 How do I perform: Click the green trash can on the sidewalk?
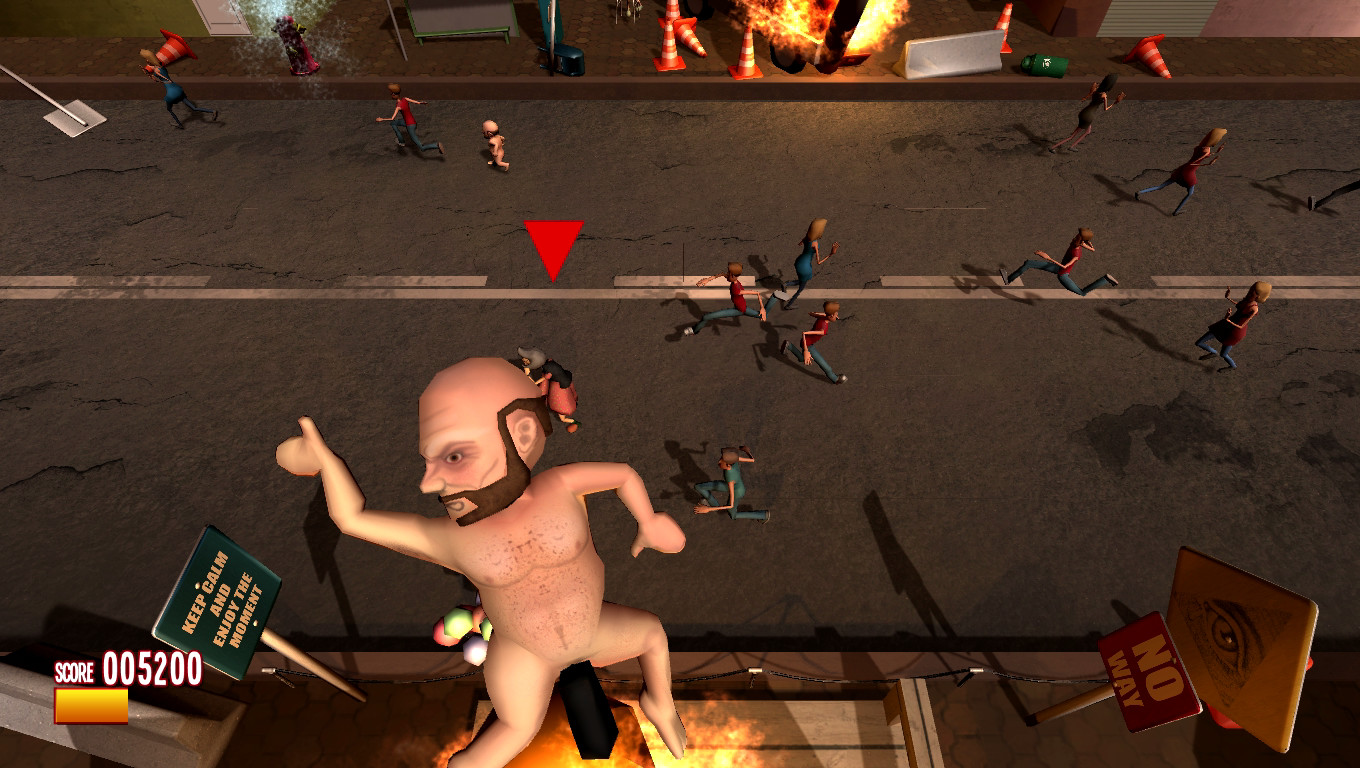(1044, 65)
